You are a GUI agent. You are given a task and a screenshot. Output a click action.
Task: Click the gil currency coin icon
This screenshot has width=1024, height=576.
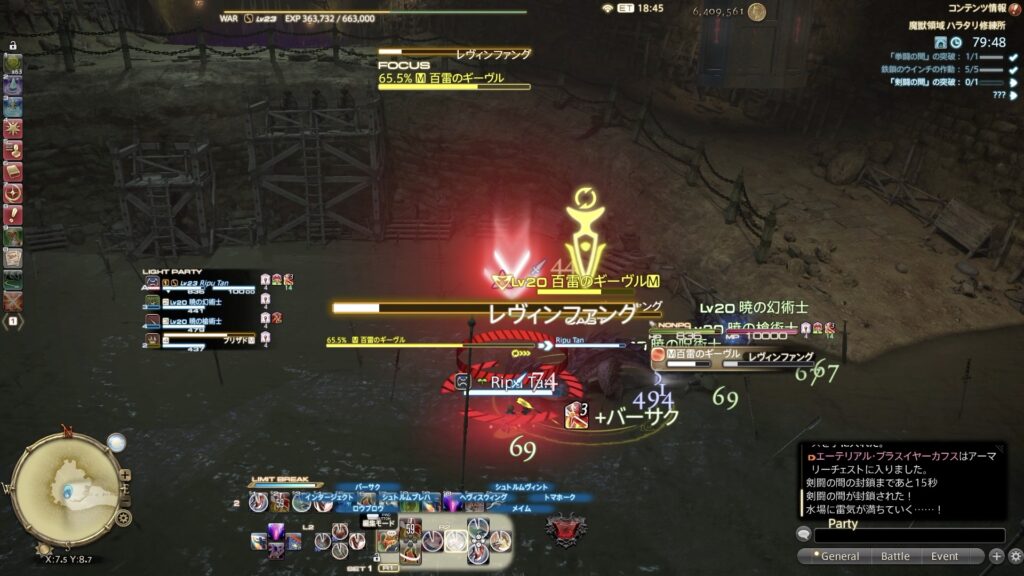click(x=757, y=12)
